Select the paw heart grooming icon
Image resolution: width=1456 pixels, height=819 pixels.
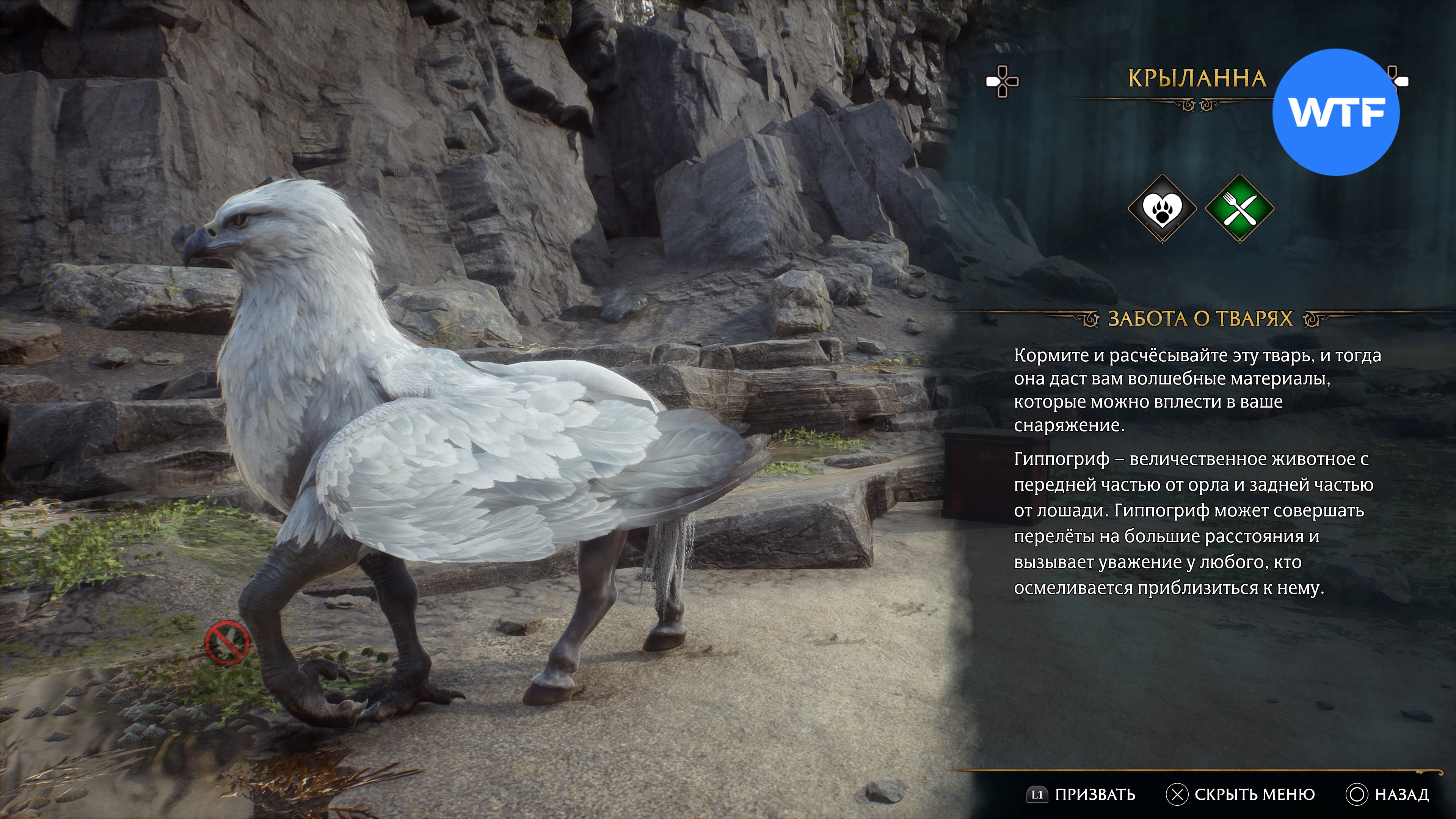coord(1162,209)
